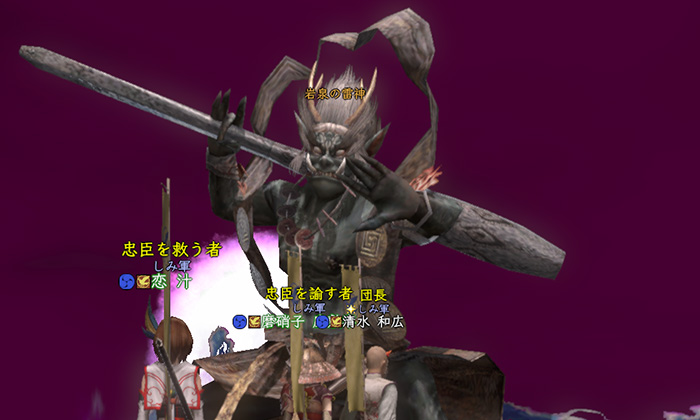Click the 磨硝子 player name label
700x420 pixels.
point(284,322)
